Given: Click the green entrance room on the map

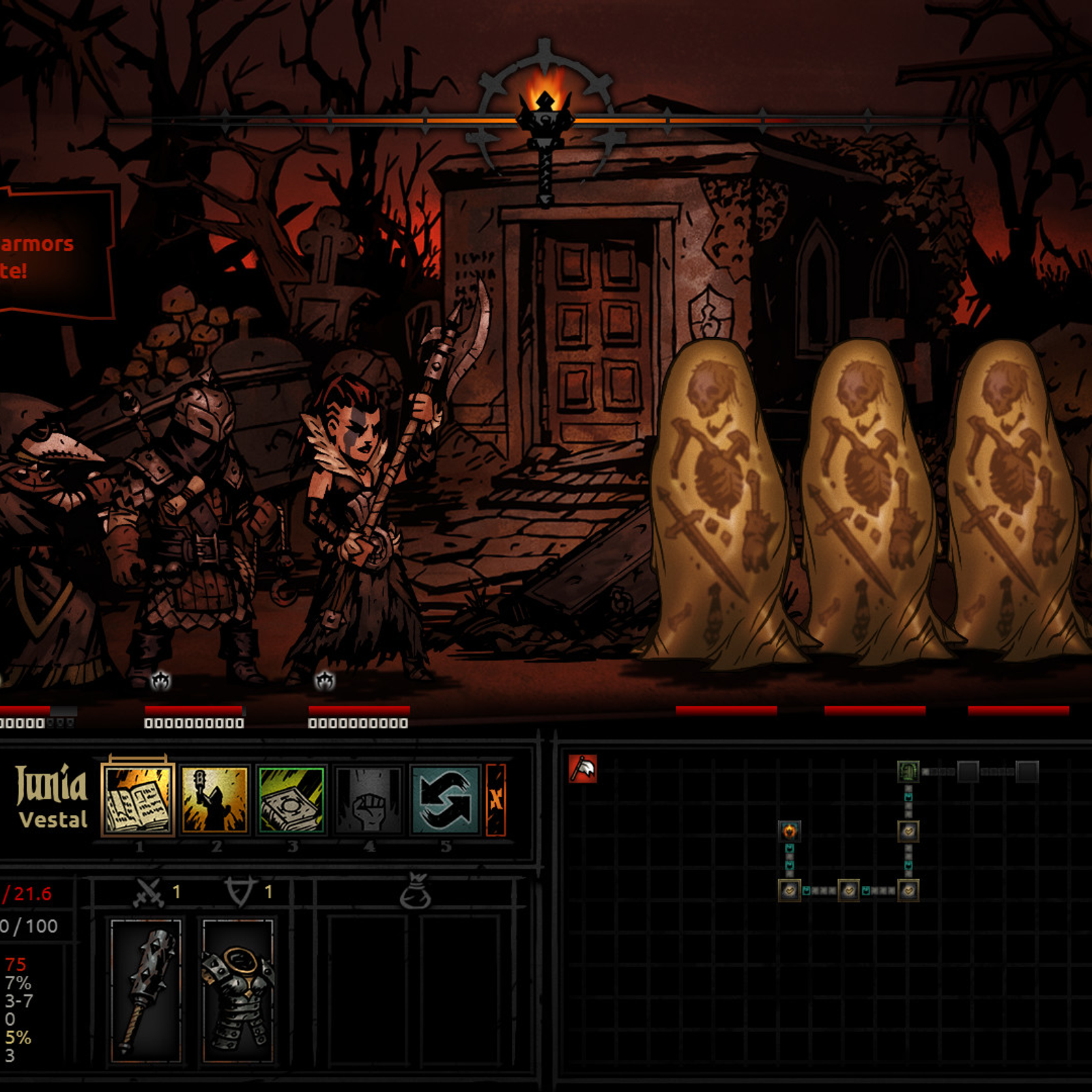Looking at the screenshot, I should click(909, 771).
